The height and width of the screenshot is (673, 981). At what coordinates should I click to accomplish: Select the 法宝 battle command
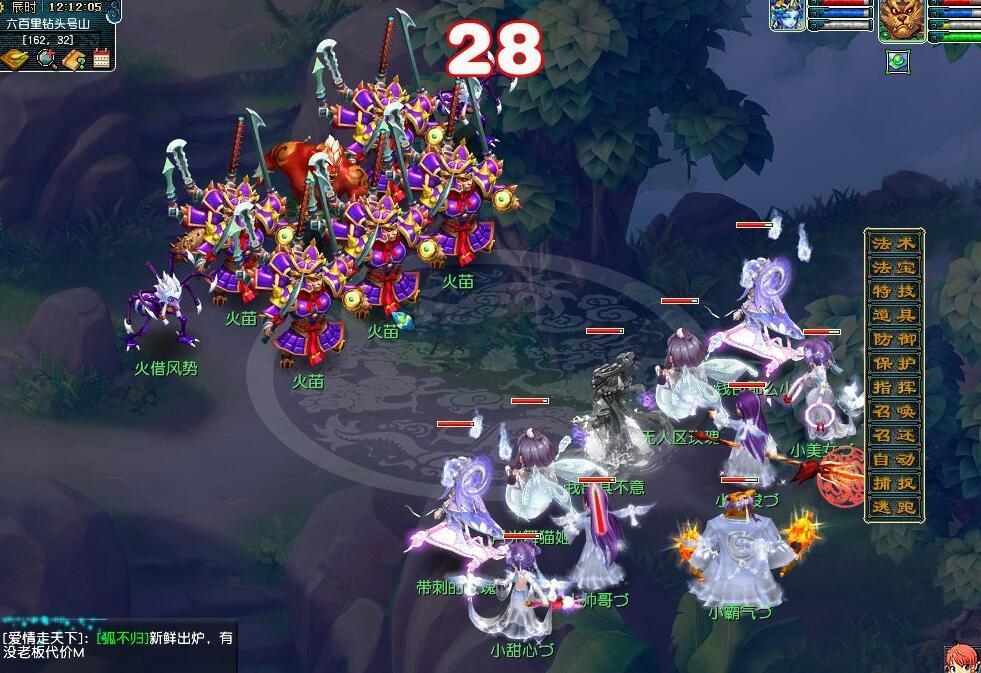[x=893, y=267]
